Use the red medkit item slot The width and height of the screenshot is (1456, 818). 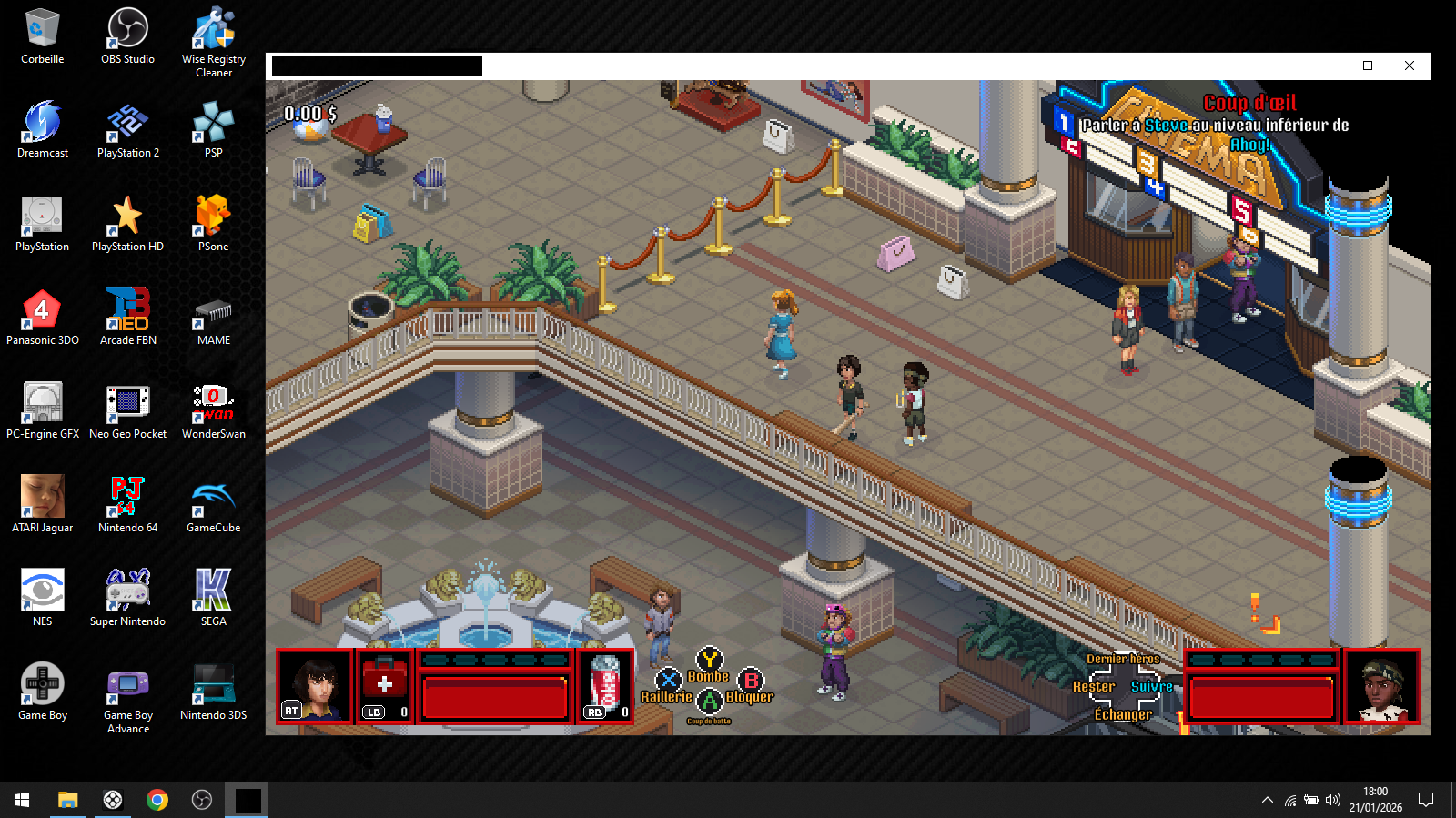pyautogui.click(x=385, y=686)
